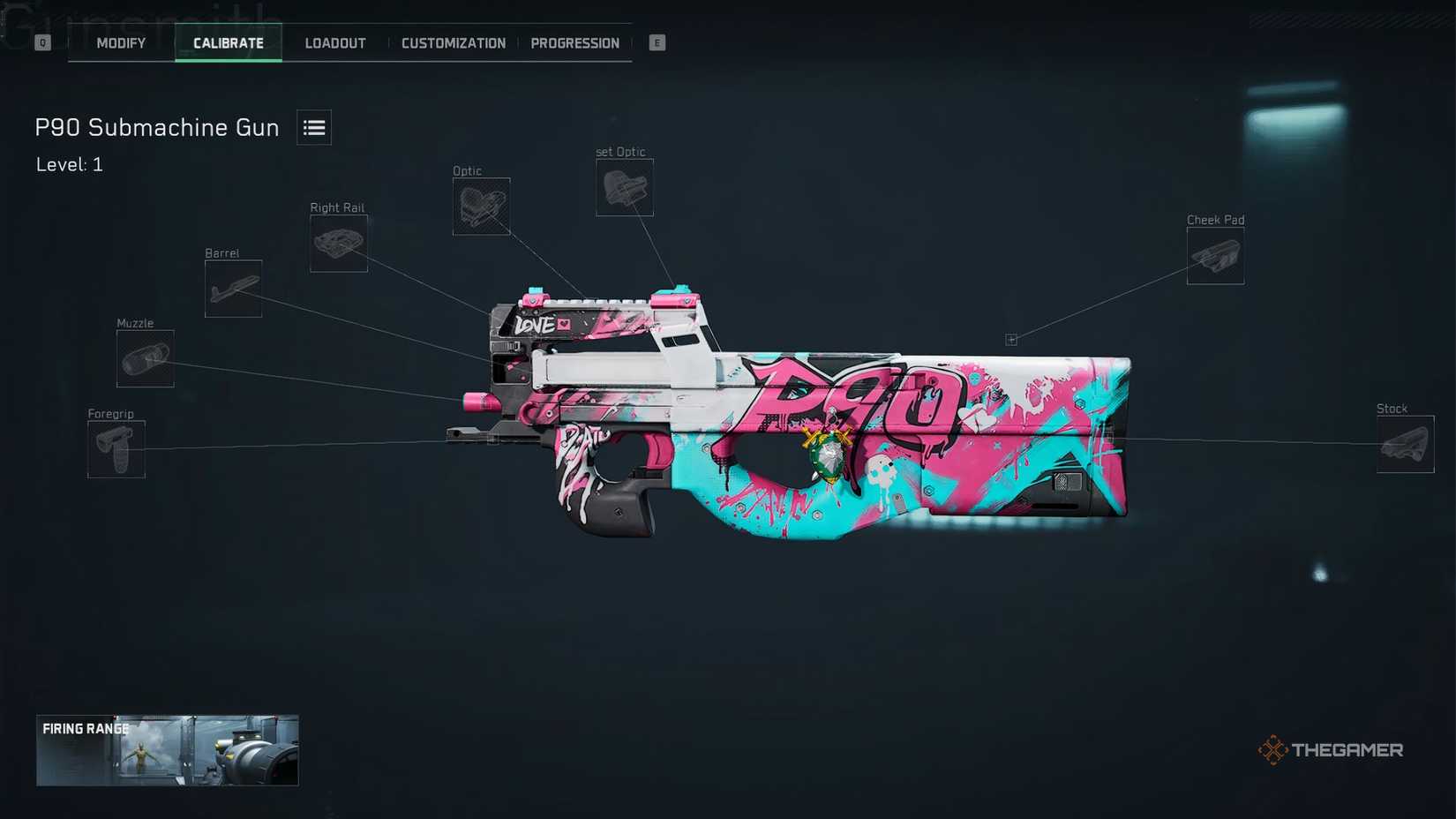Viewport: 1456px width, 819px height.
Task: Select the Stock attachment slot
Action: 1406,444
